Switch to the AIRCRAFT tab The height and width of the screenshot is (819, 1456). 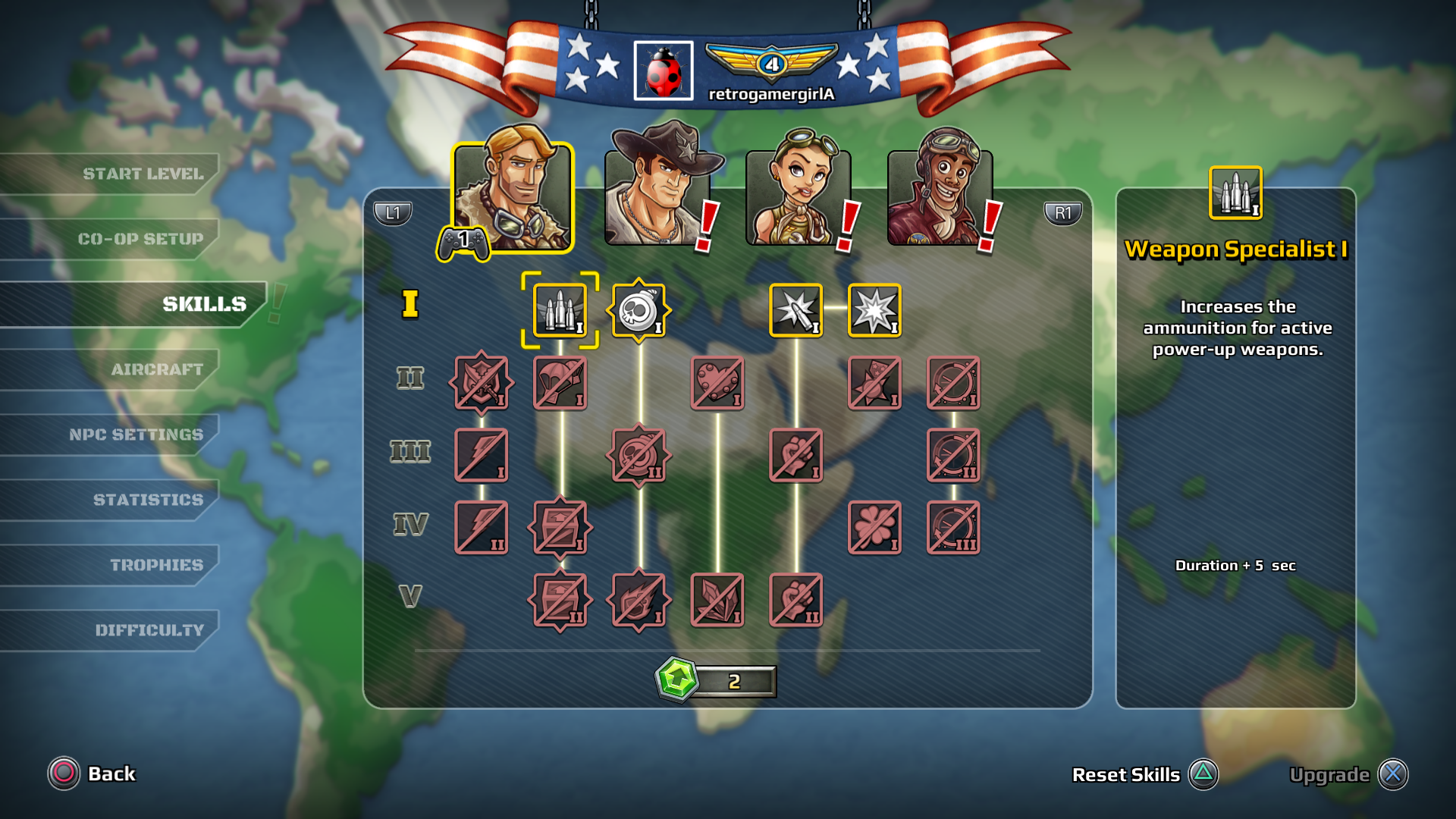155,369
